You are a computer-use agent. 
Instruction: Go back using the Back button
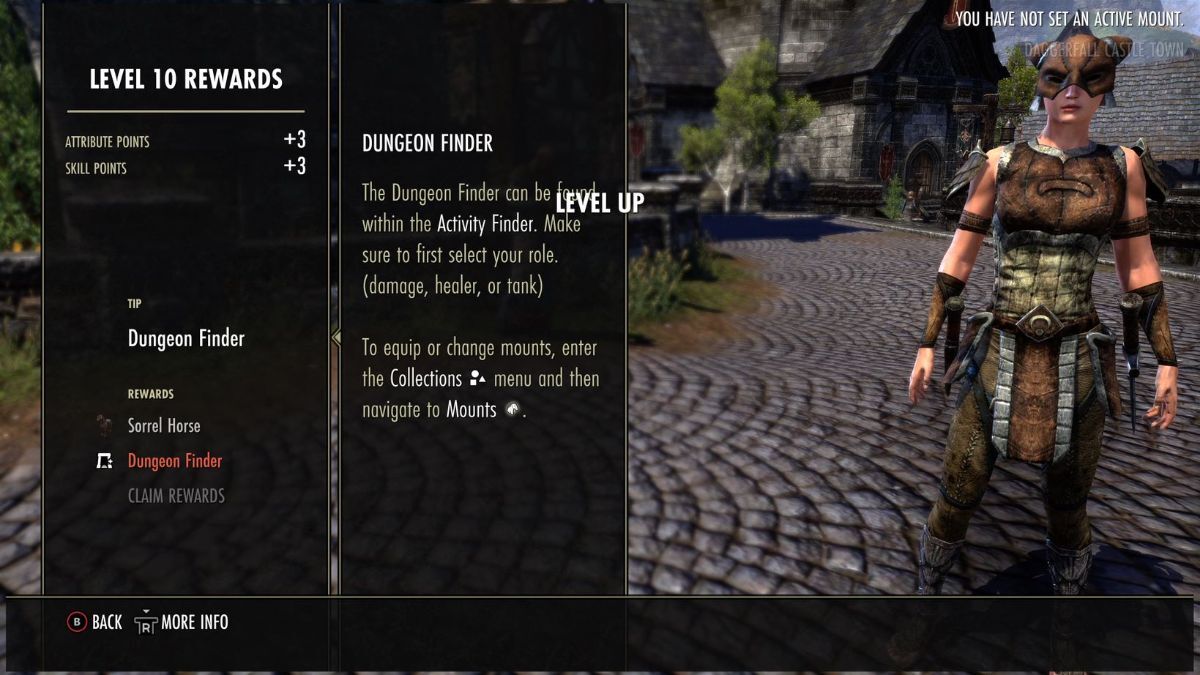(94, 622)
